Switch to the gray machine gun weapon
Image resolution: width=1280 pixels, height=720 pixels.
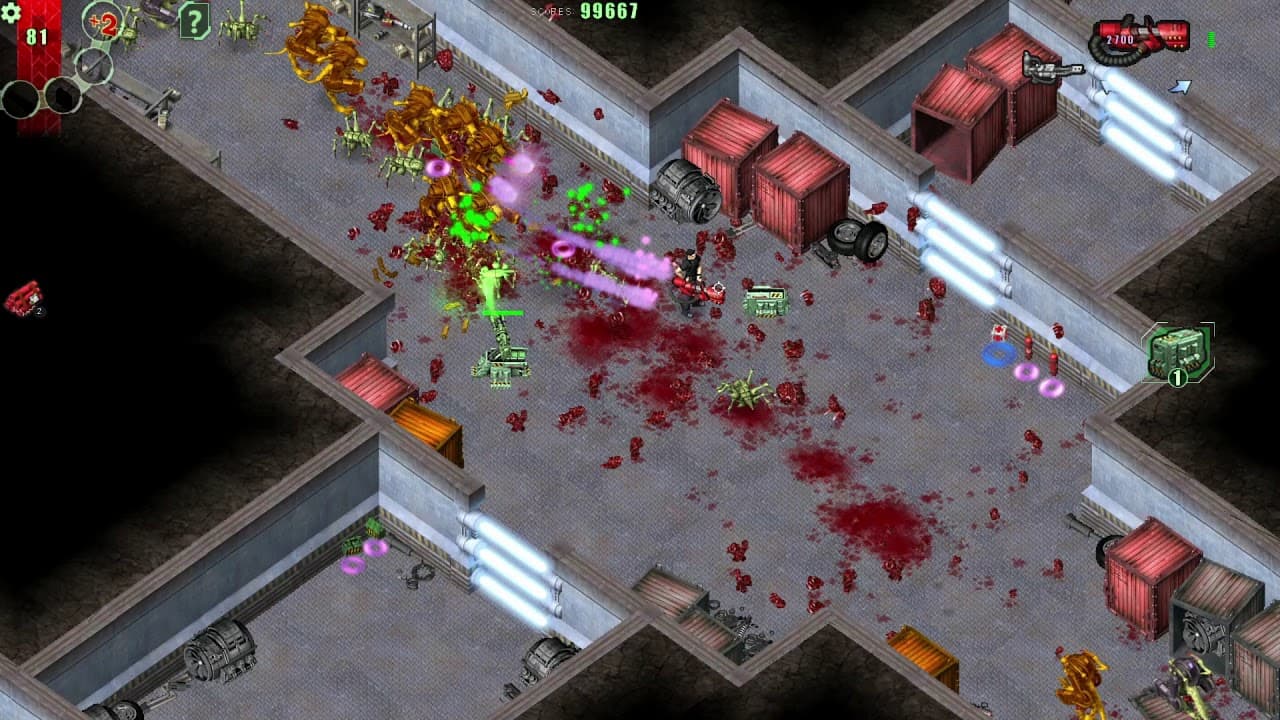[1052, 68]
